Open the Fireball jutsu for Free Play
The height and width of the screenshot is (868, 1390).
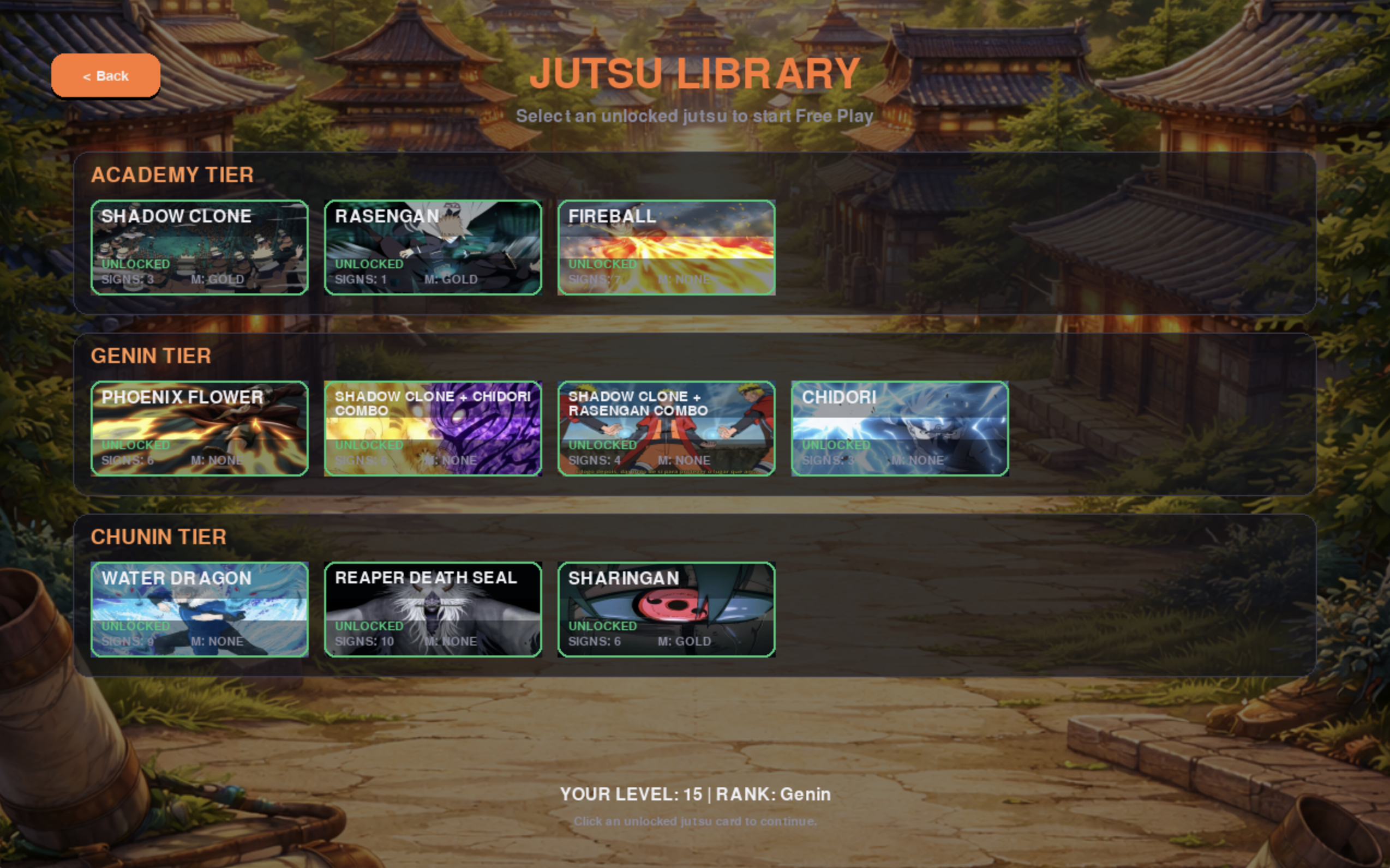(x=666, y=248)
